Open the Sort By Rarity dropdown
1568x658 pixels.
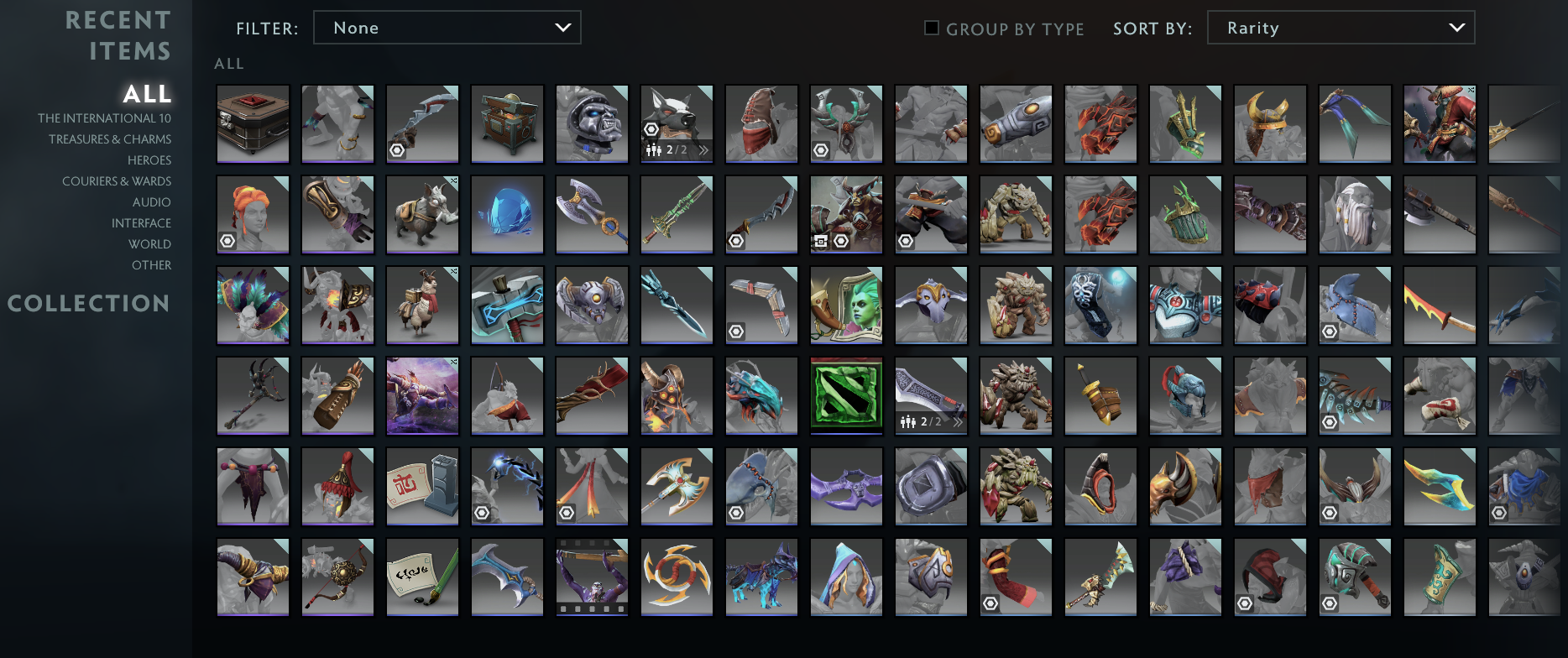point(1340,27)
